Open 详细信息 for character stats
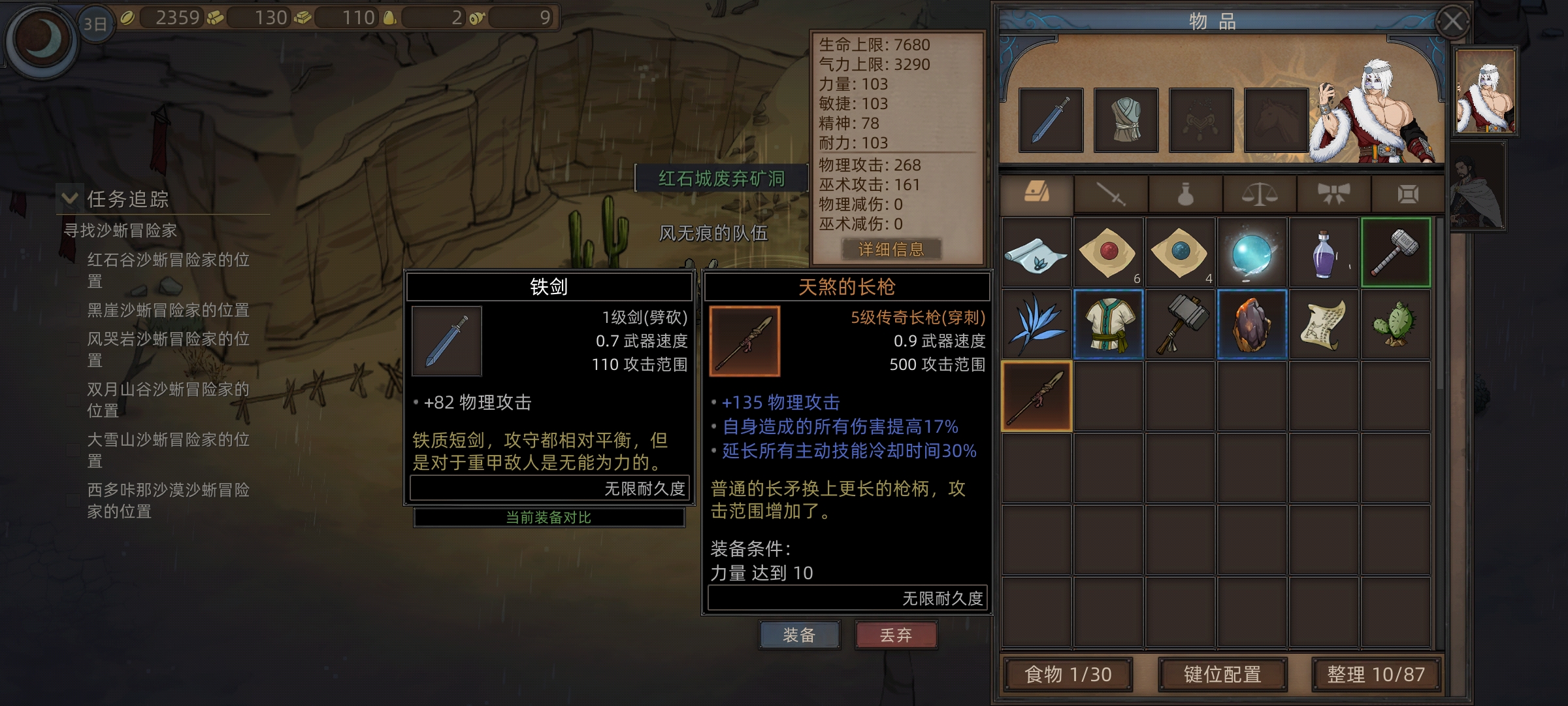This screenshot has height=706, width=1568. pyautogui.click(x=891, y=249)
